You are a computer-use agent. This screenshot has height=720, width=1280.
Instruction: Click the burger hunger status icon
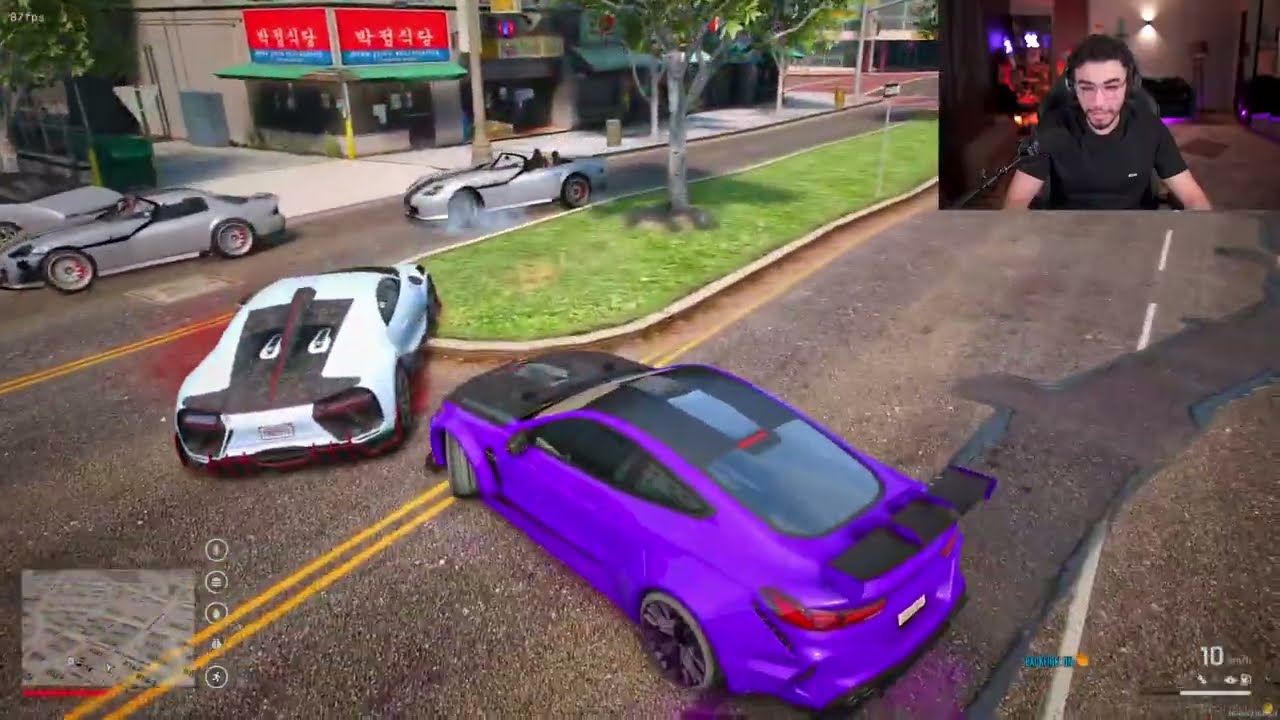(x=216, y=581)
